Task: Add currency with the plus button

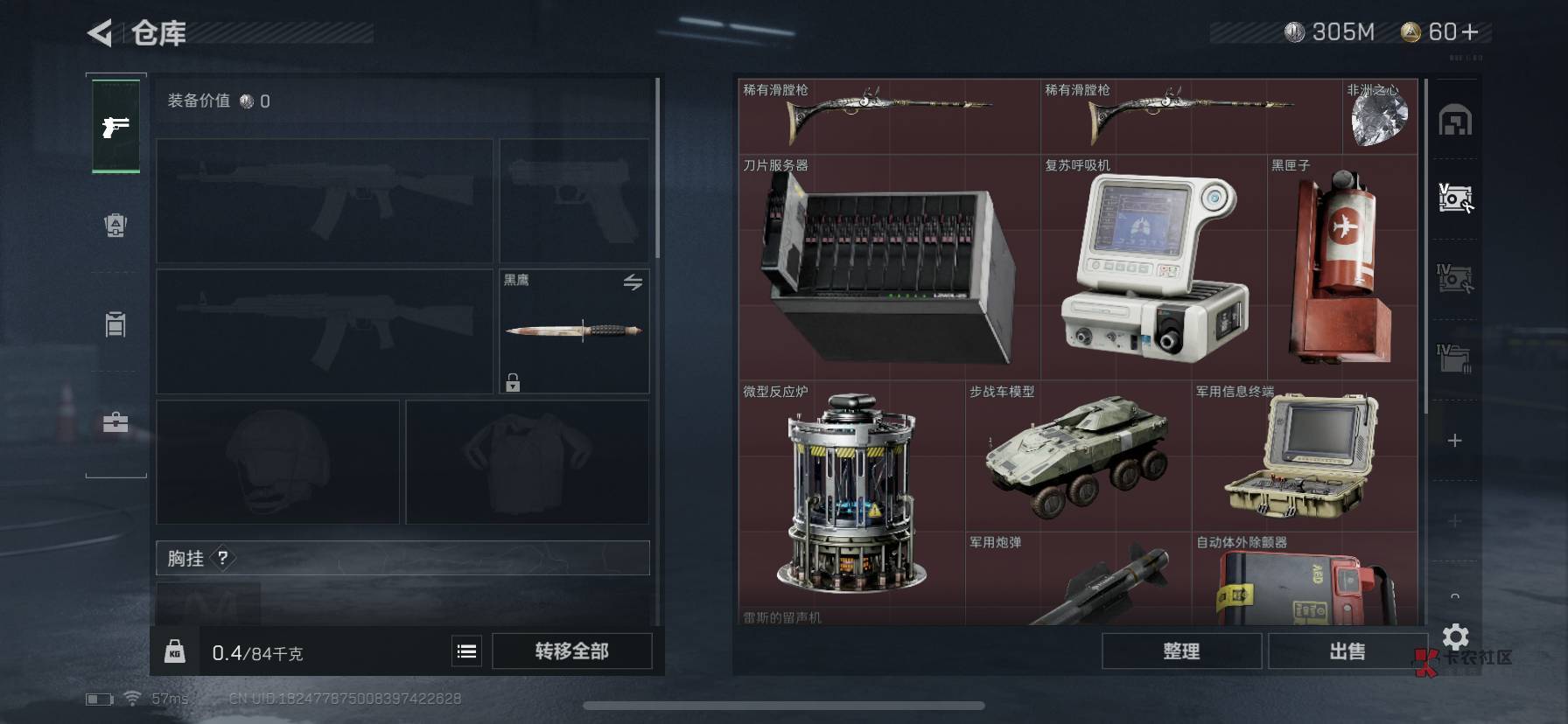Action: click(x=1470, y=32)
